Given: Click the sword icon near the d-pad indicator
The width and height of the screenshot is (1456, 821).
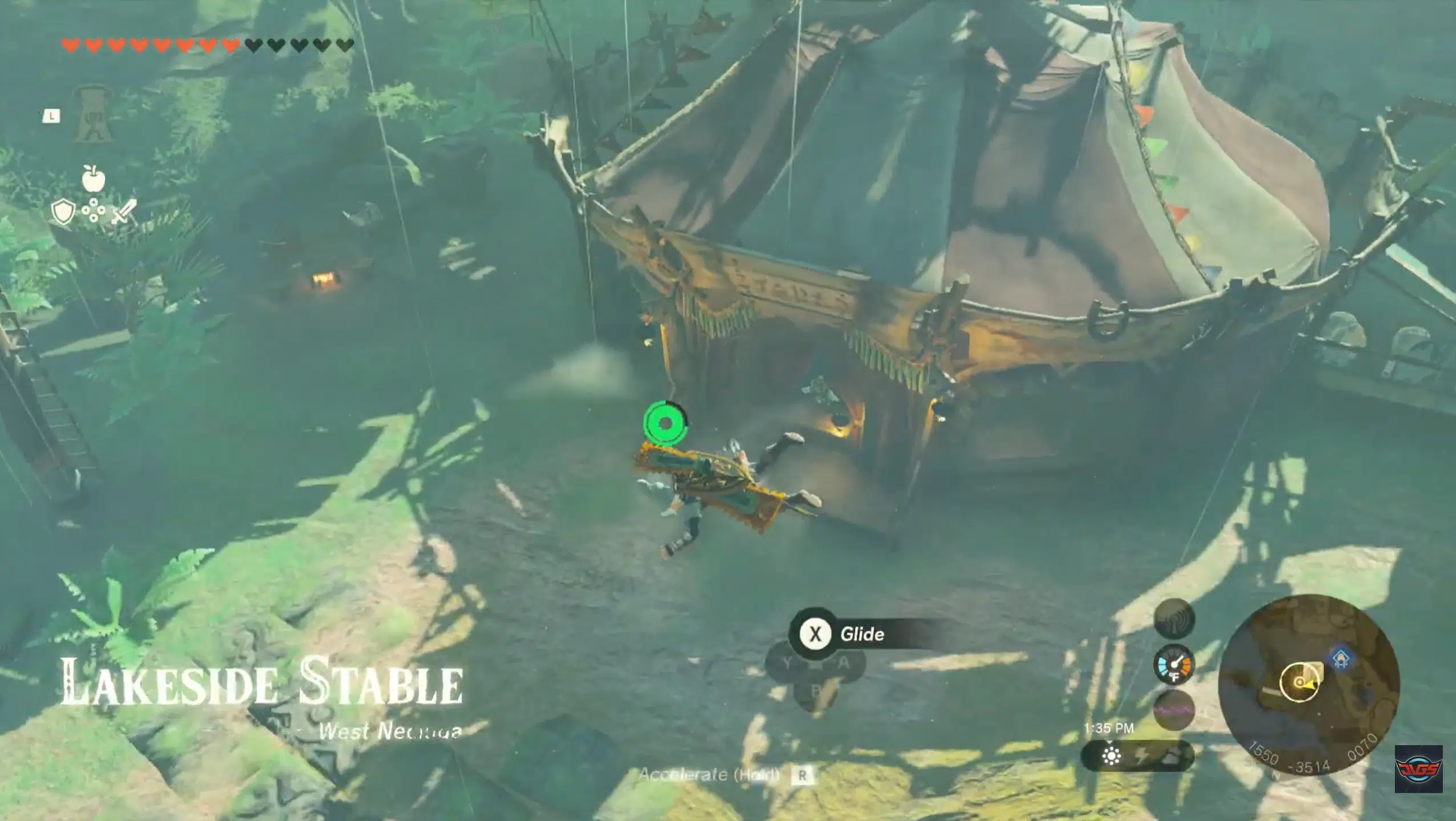Looking at the screenshot, I should (126, 211).
